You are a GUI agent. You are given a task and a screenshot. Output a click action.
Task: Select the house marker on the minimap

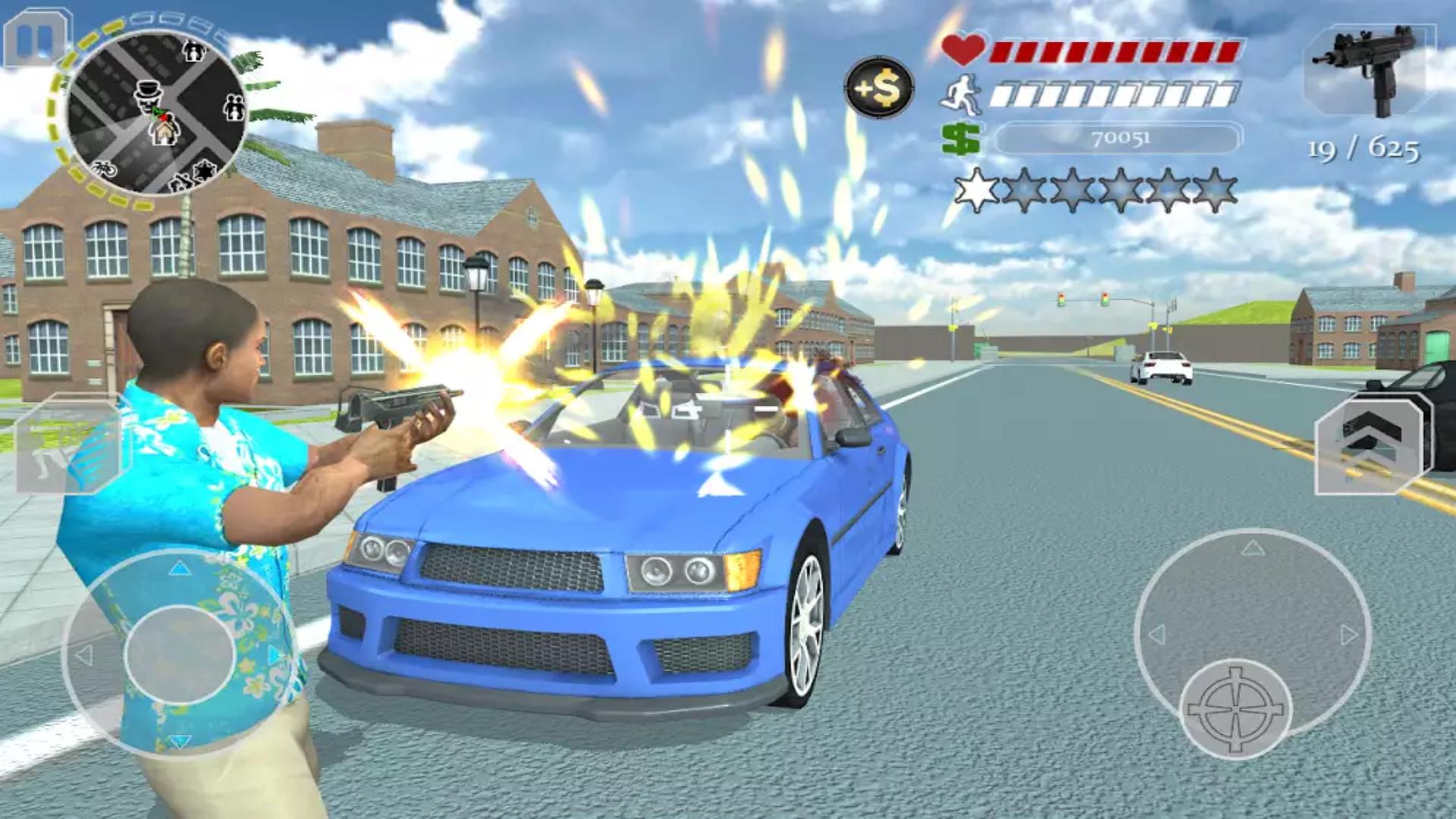tap(164, 131)
